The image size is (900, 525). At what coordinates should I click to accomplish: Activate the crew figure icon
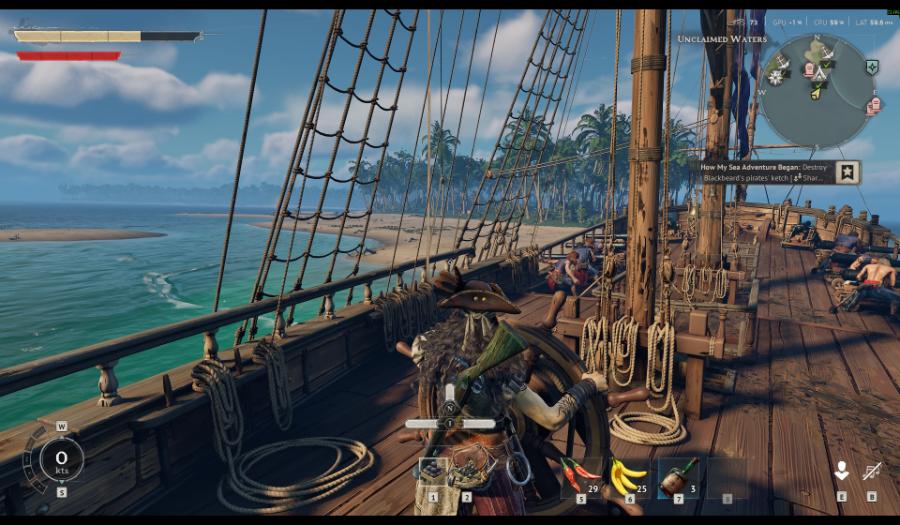841,471
